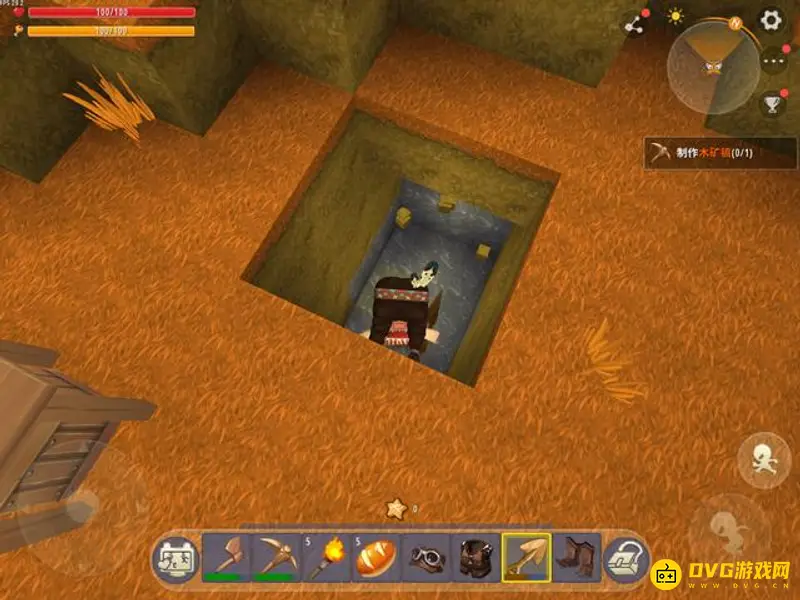Open the backpack button right of hotbar
Viewport: 800px width, 600px height.
click(626, 559)
